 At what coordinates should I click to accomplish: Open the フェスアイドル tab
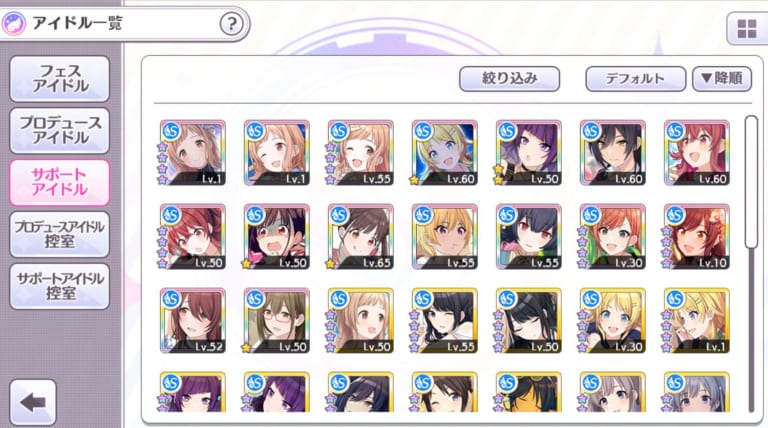tap(59, 77)
